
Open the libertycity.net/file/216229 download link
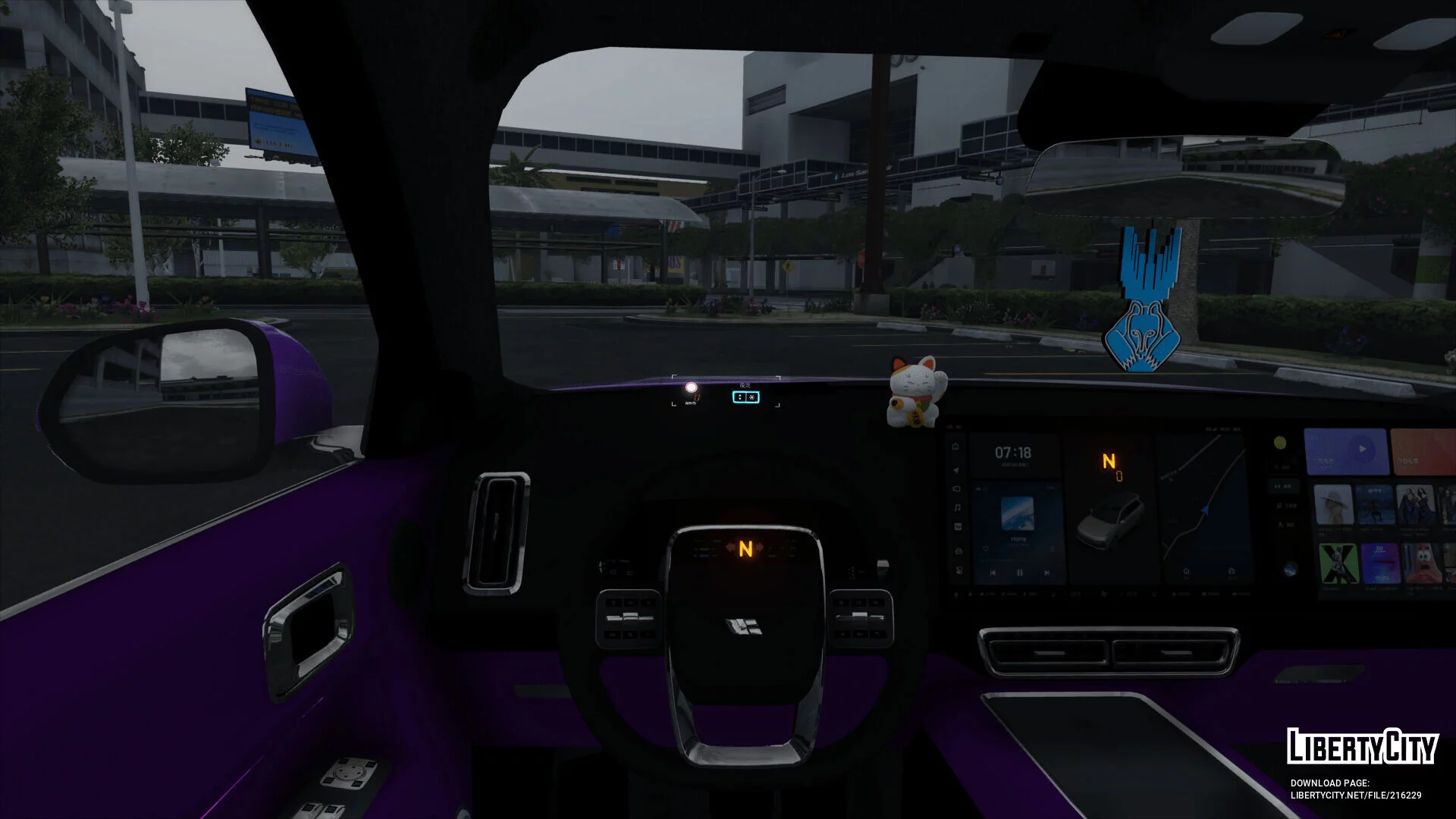[1356, 795]
